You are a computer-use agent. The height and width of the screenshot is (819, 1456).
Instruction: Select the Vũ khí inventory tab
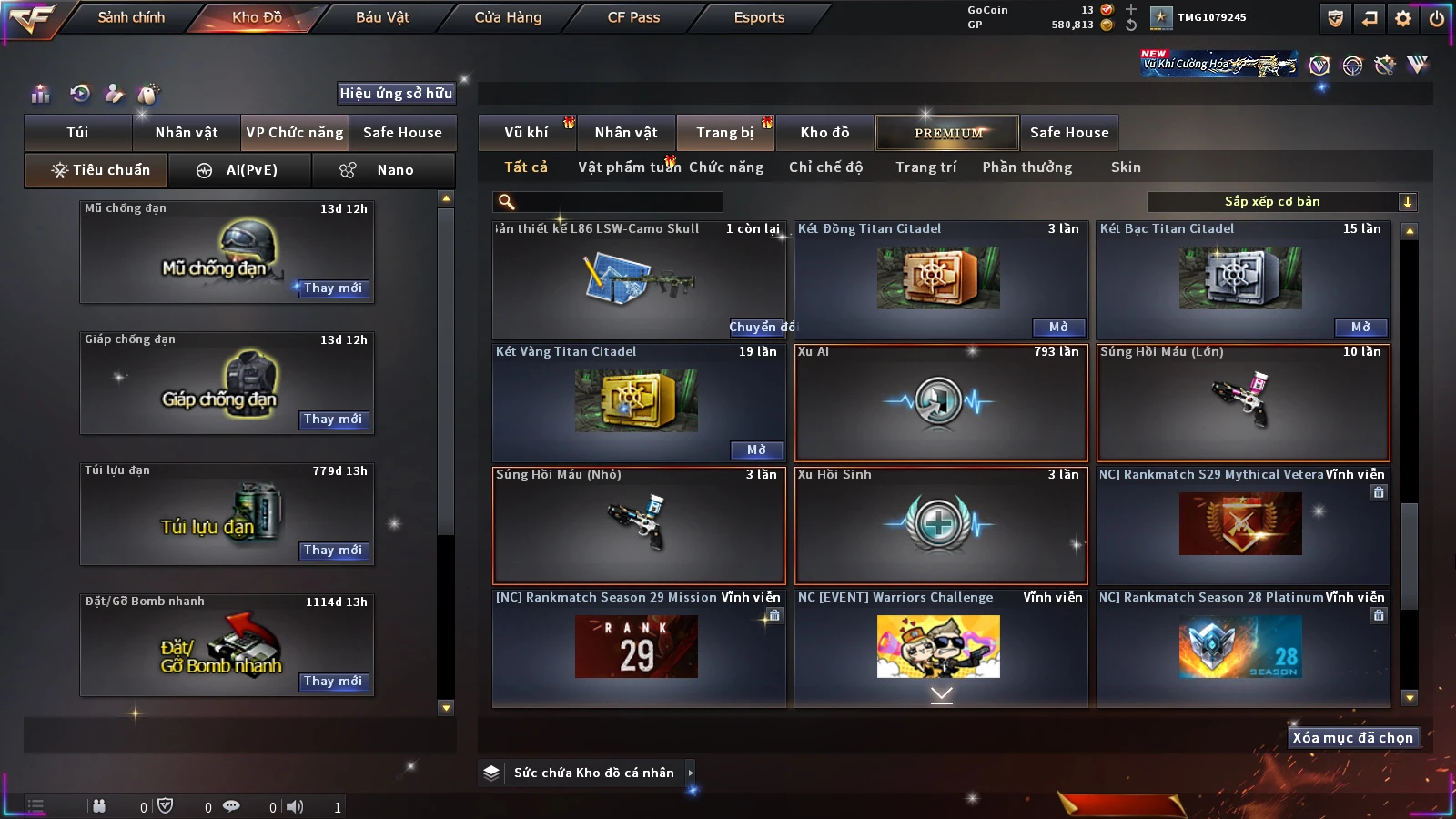526,133
